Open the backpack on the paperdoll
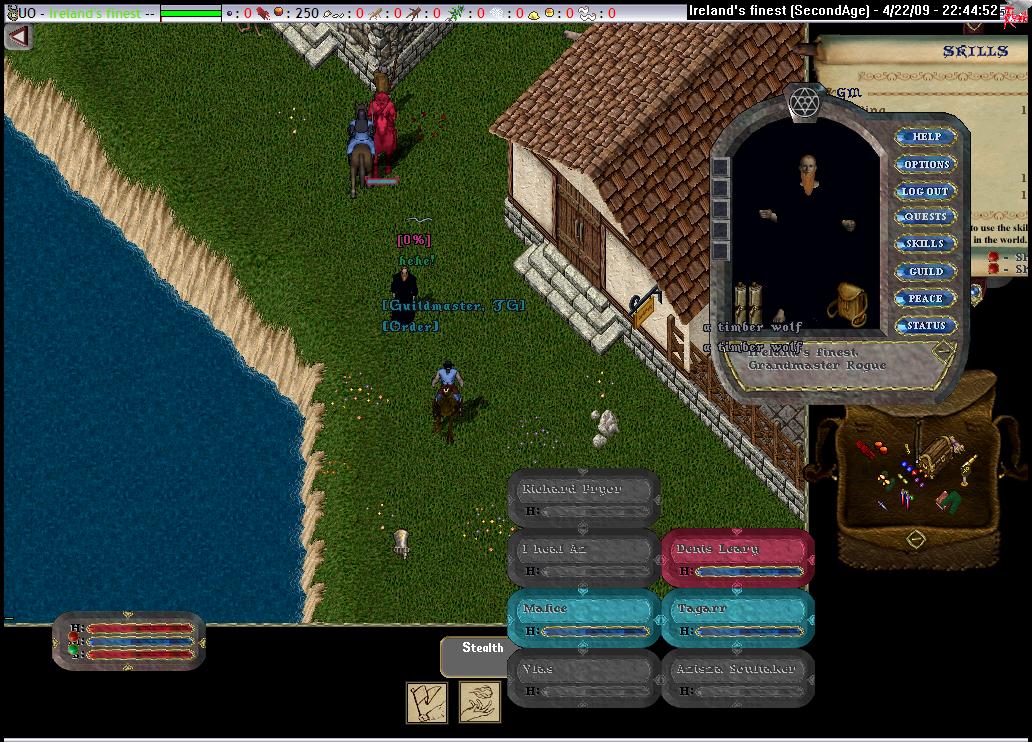1032x742 pixels. [851, 303]
